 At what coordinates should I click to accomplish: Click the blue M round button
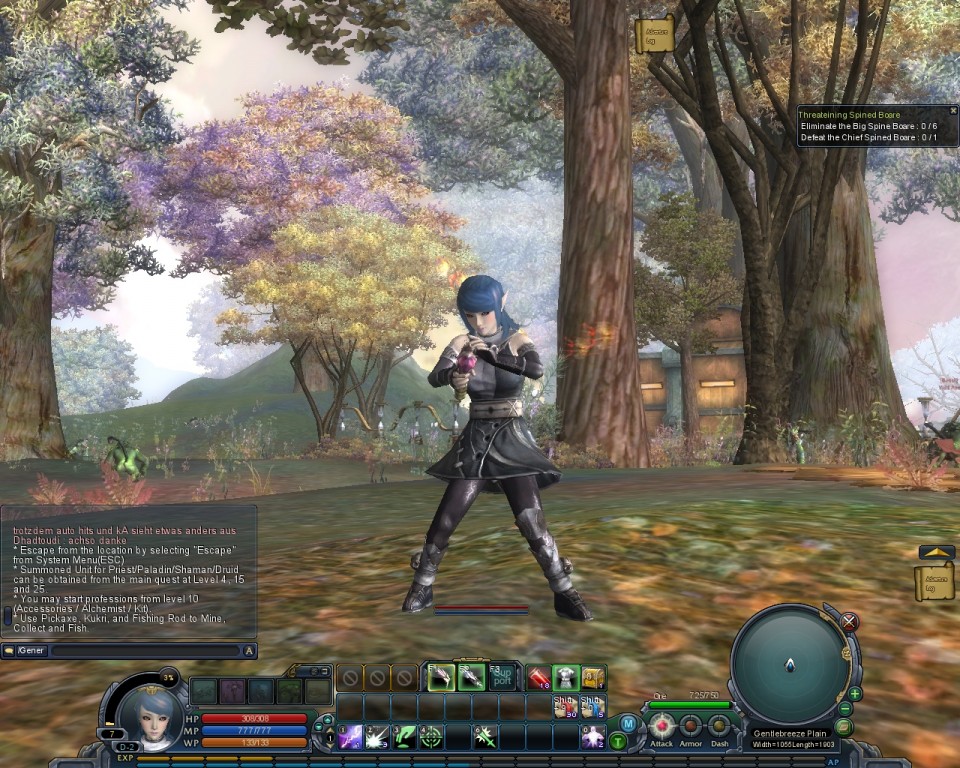tap(628, 723)
